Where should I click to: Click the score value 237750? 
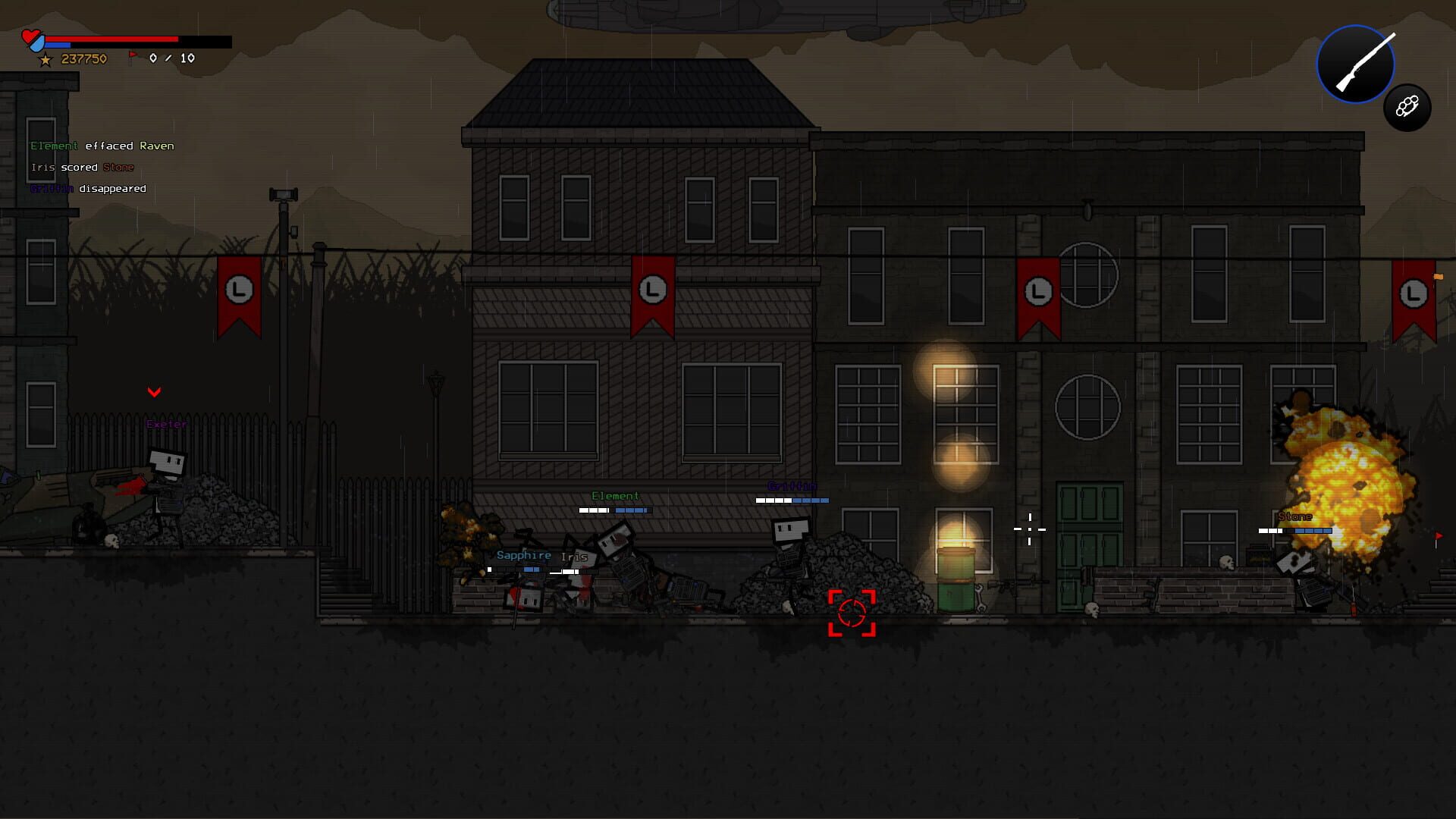83,58
